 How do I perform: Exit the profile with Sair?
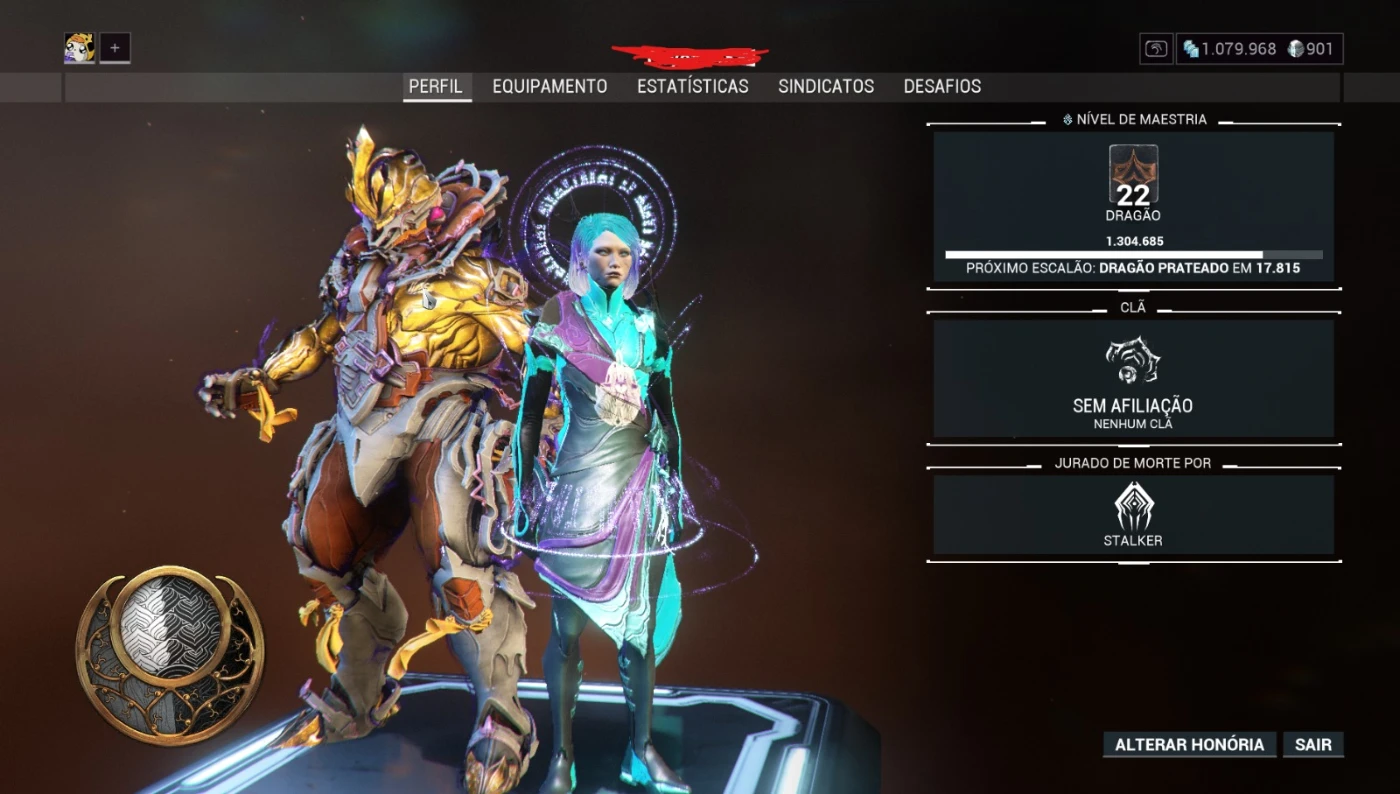point(1313,745)
